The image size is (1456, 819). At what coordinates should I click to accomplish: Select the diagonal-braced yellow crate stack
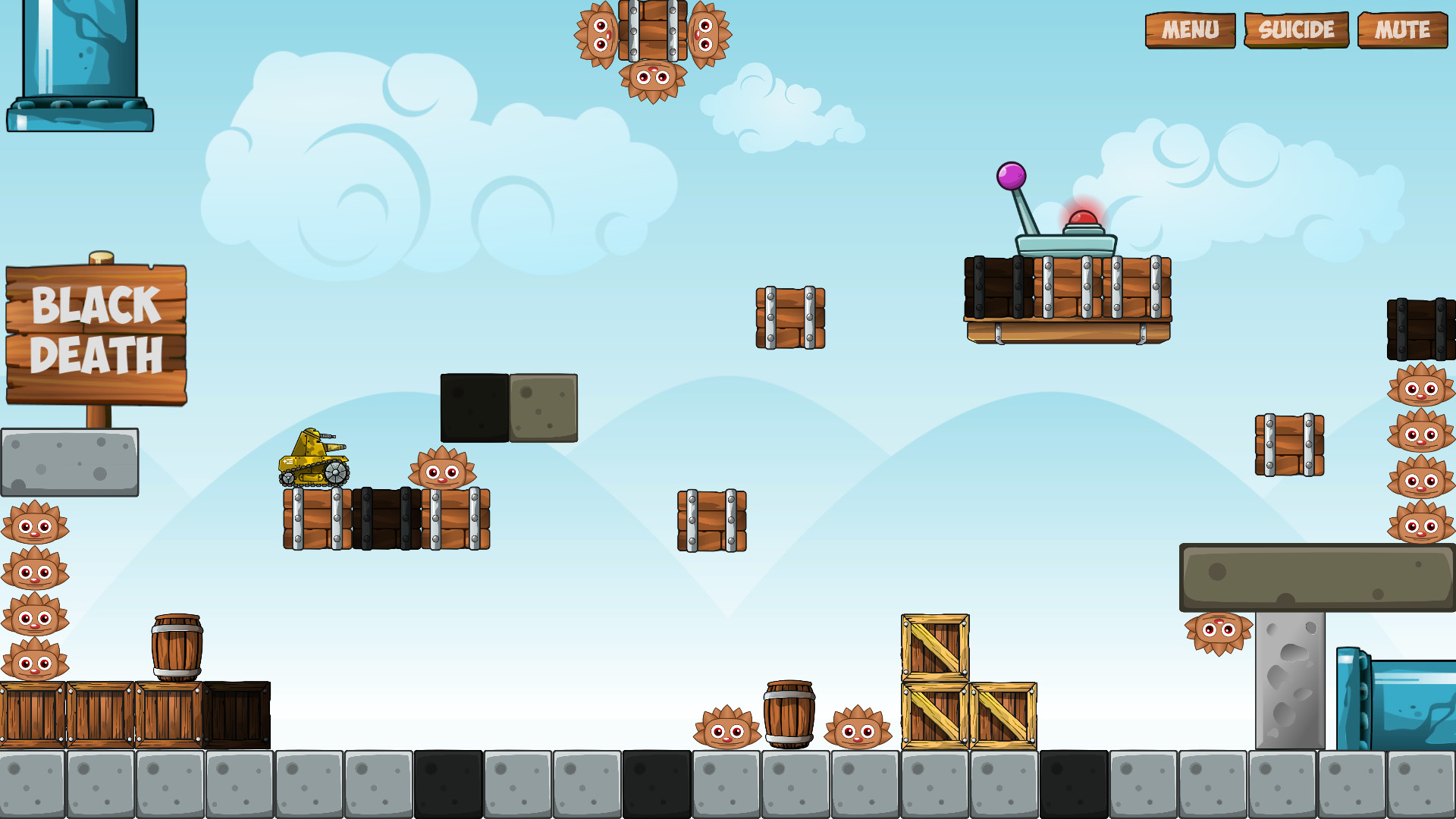pyautogui.click(x=967, y=682)
